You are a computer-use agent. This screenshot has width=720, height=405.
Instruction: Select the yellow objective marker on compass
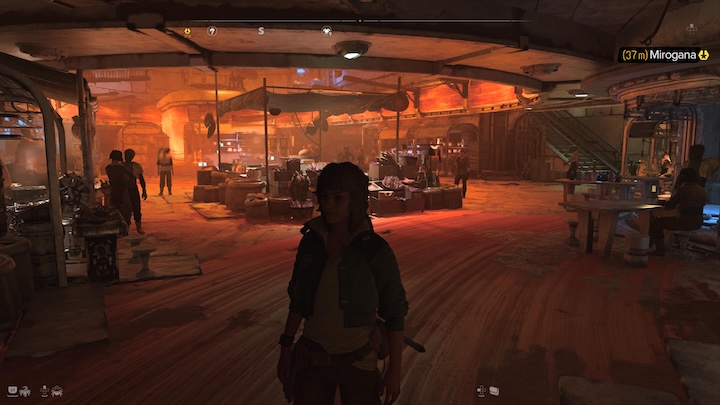coord(187,31)
